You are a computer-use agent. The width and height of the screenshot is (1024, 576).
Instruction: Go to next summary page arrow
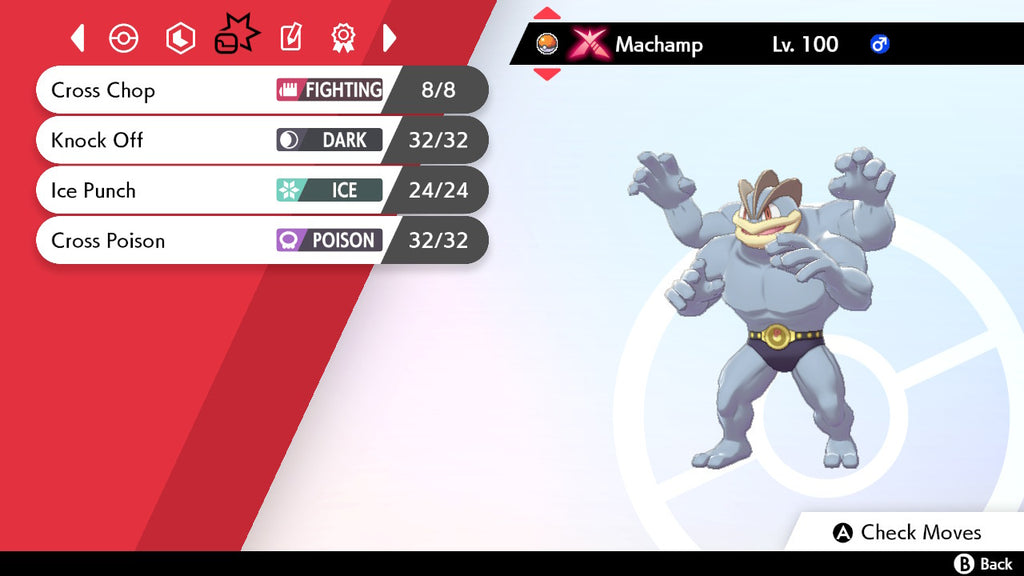click(390, 39)
